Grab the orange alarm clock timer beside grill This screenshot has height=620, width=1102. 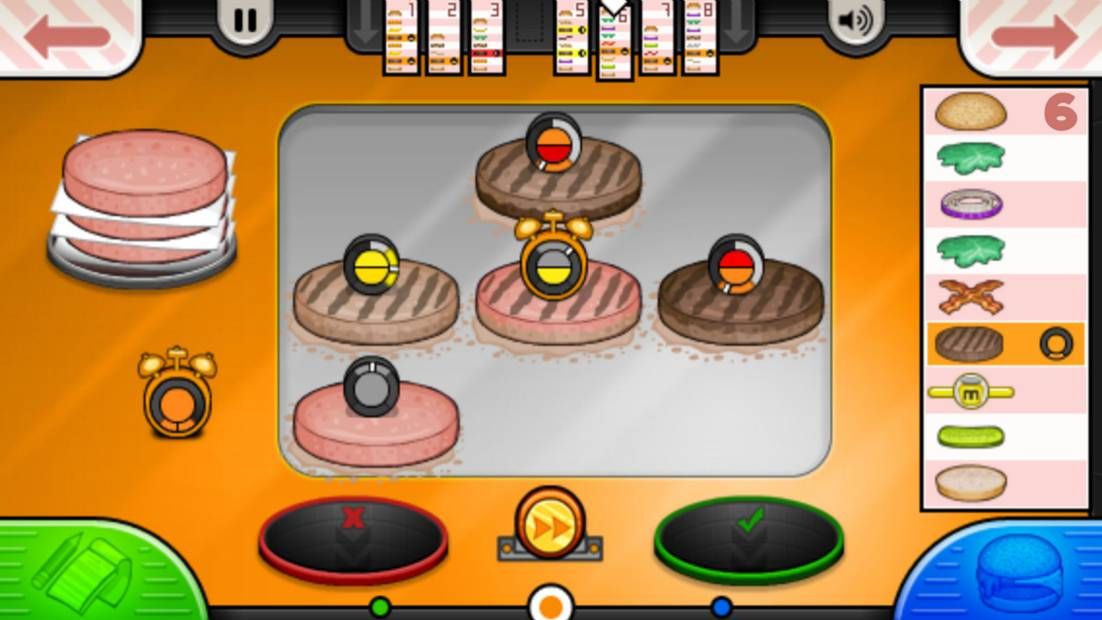pos(177,394)
